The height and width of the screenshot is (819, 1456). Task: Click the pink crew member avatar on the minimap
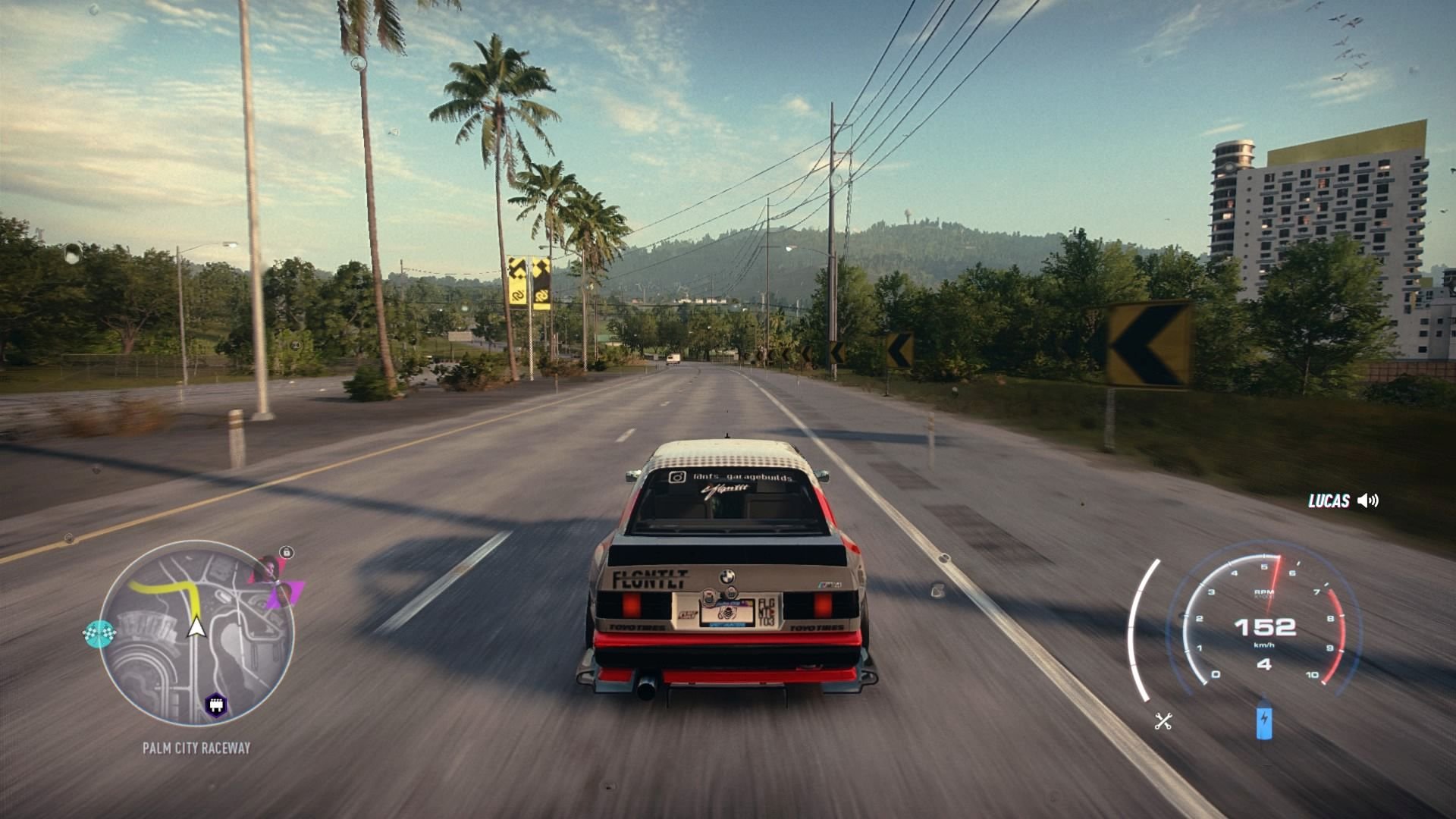(268, 568)
